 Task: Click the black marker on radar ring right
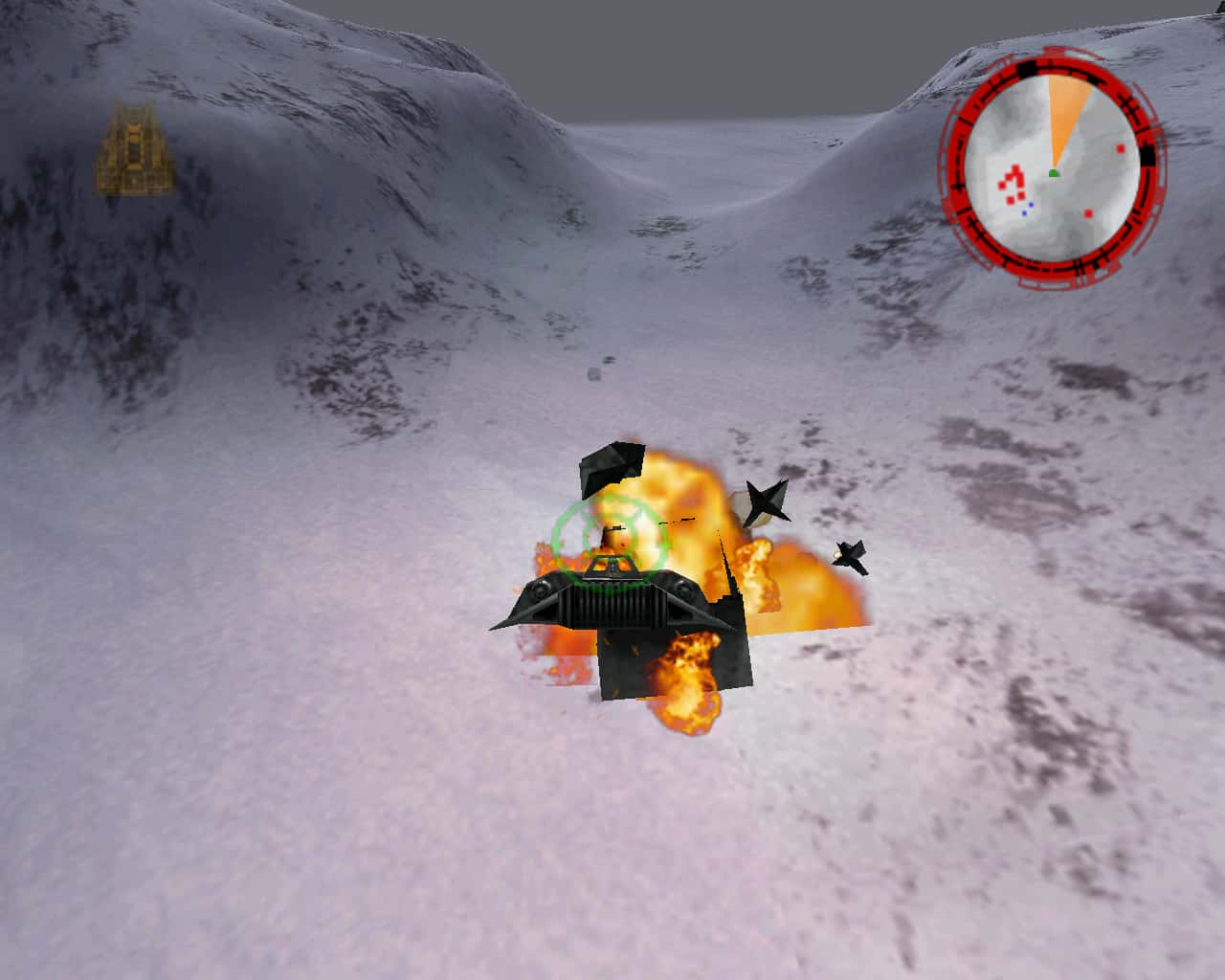click(1148, 155)
